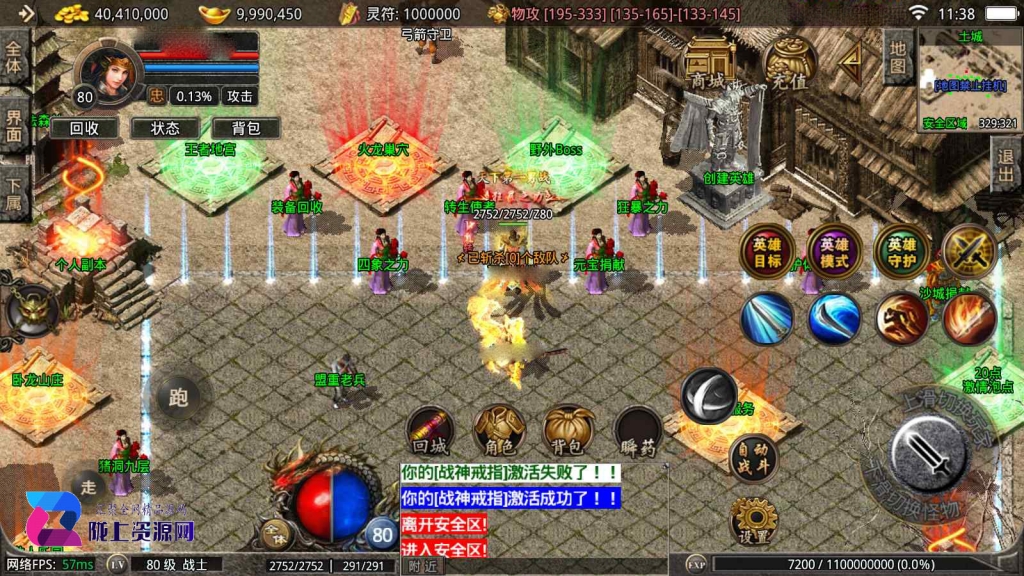This screenshot has width=1024, height=576.
Task: Click the 瞬药 instant potion slot
Action: pos(637,431)
